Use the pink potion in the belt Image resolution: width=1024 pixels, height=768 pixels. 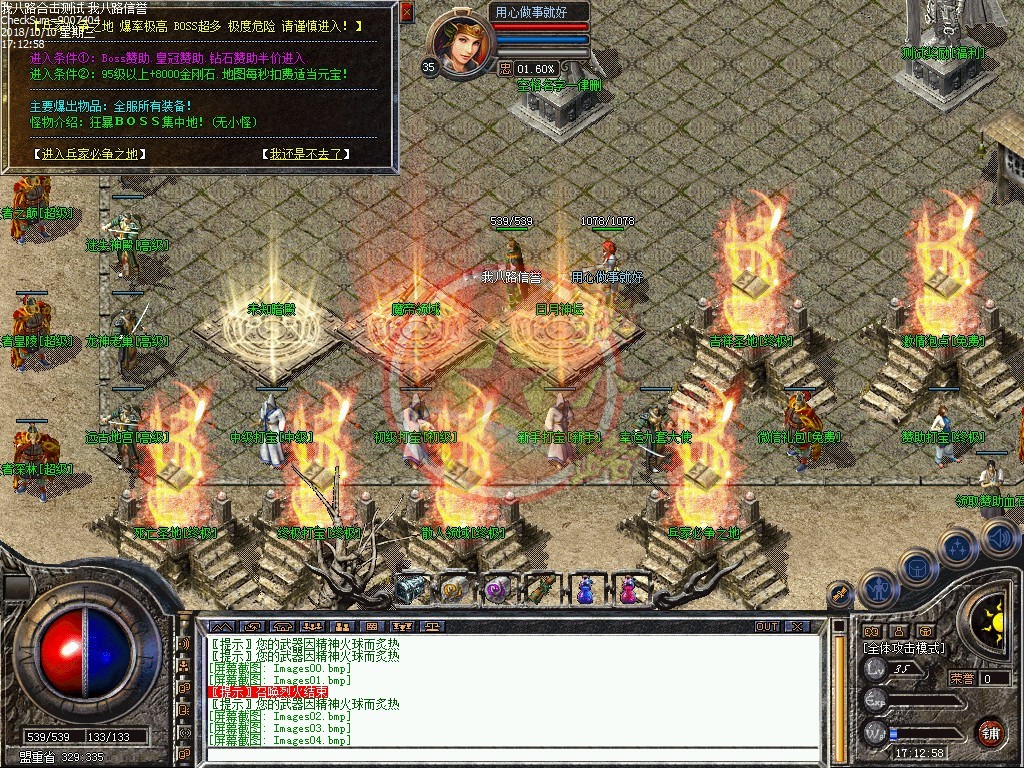[x=629, y=589]
